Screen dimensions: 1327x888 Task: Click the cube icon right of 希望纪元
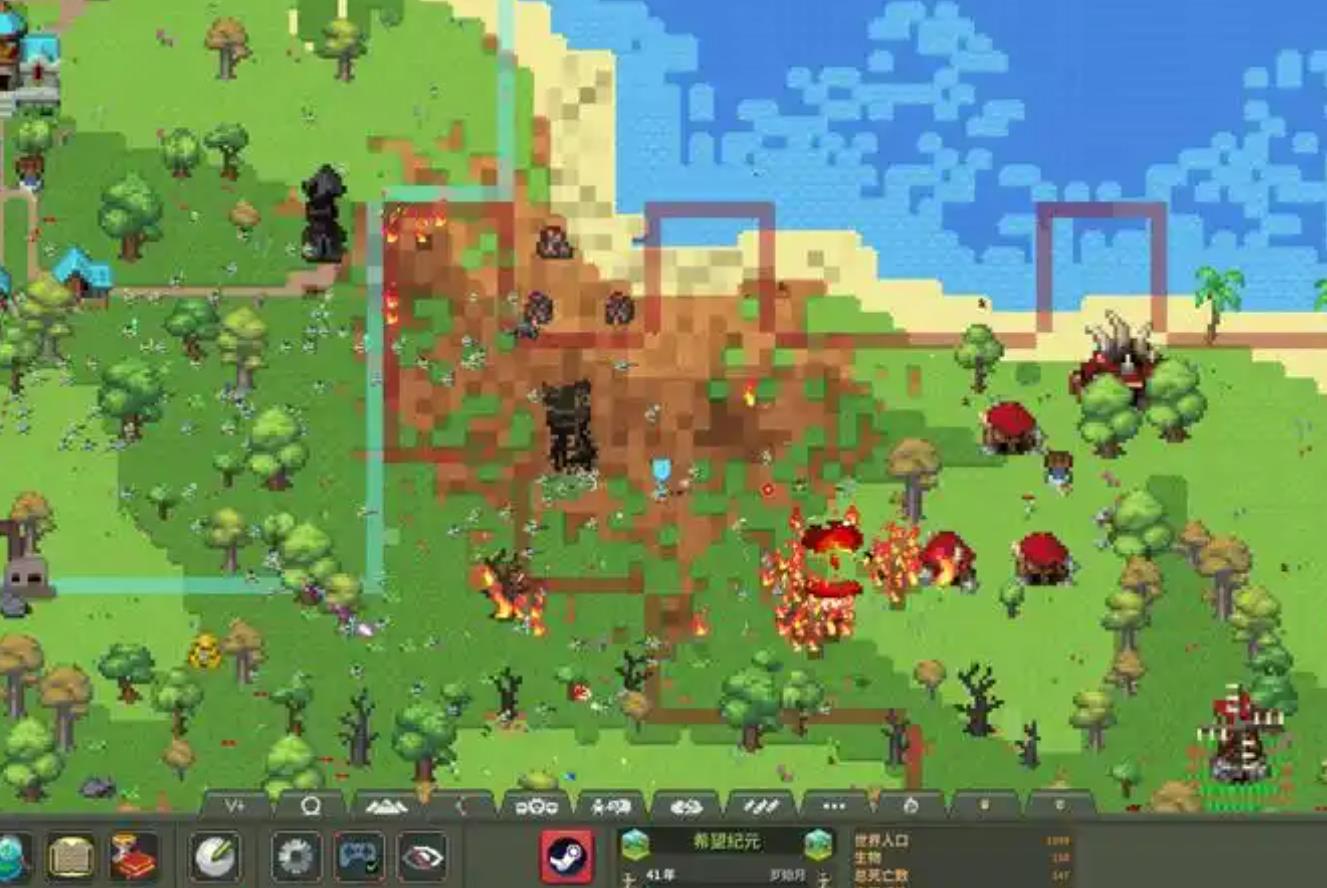point(818,845)
